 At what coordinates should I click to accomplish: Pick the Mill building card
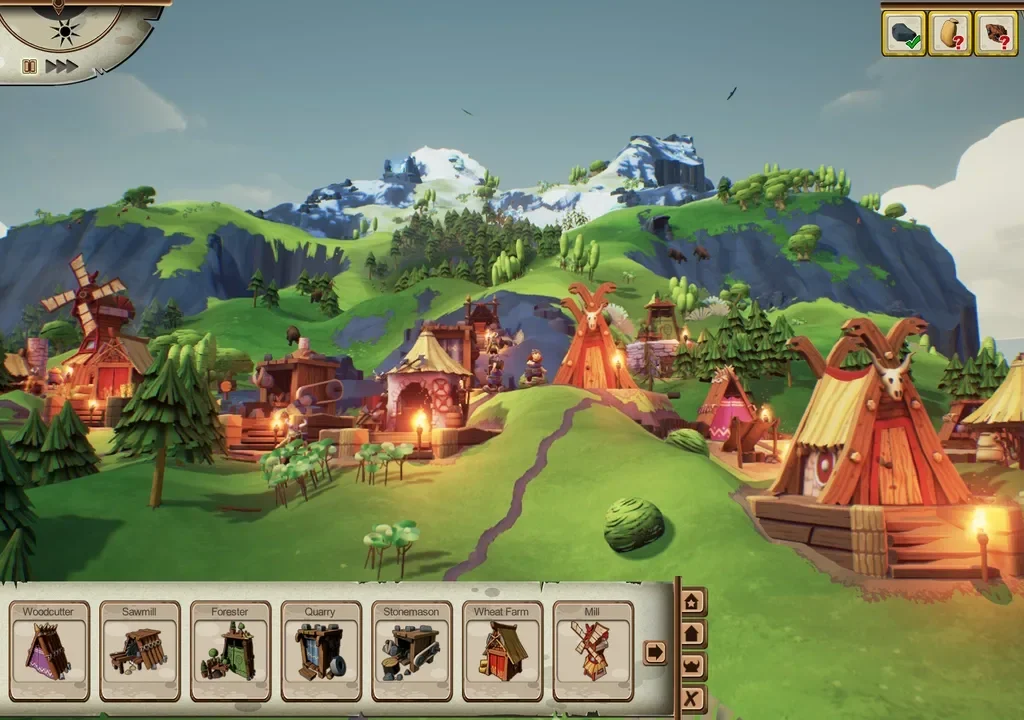point(593,650)
